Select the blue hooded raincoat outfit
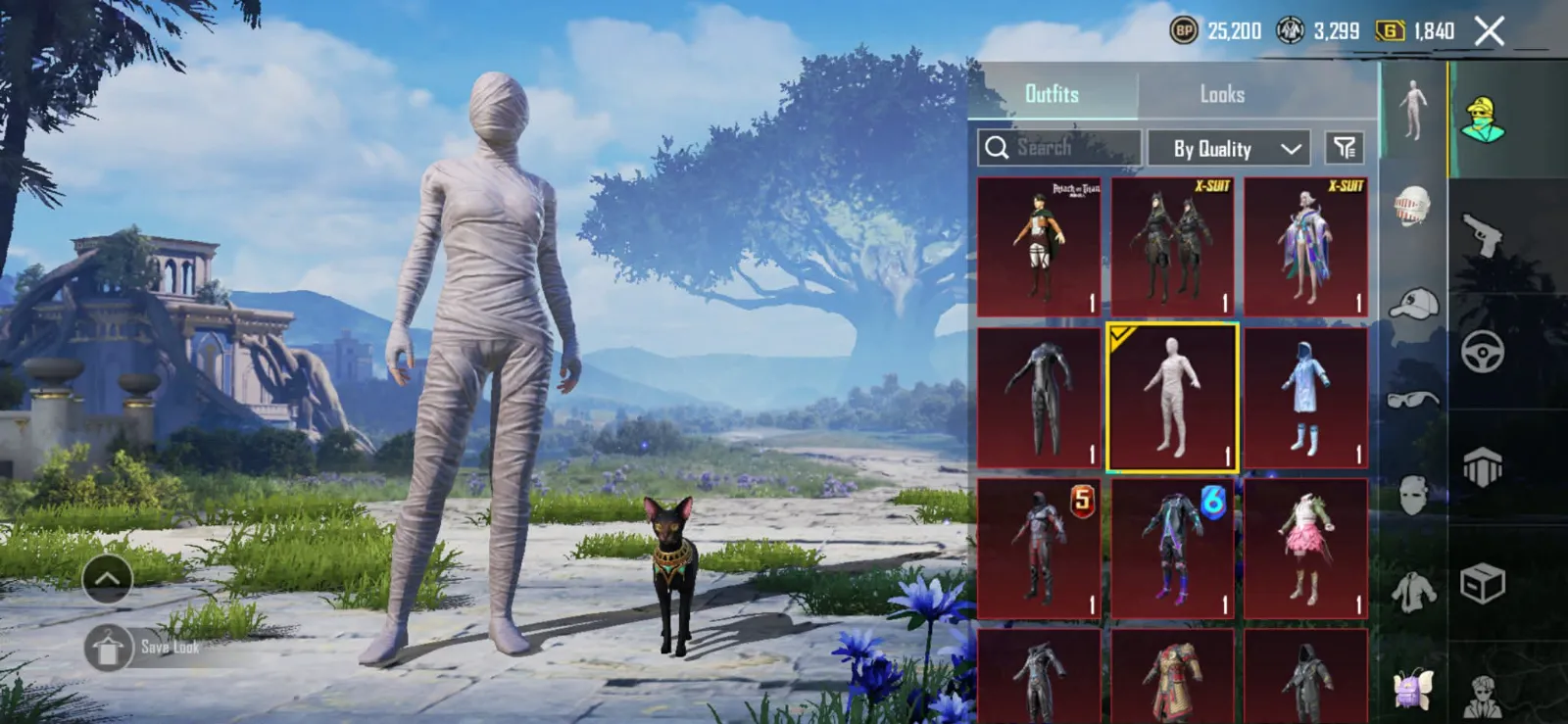 1305,398
